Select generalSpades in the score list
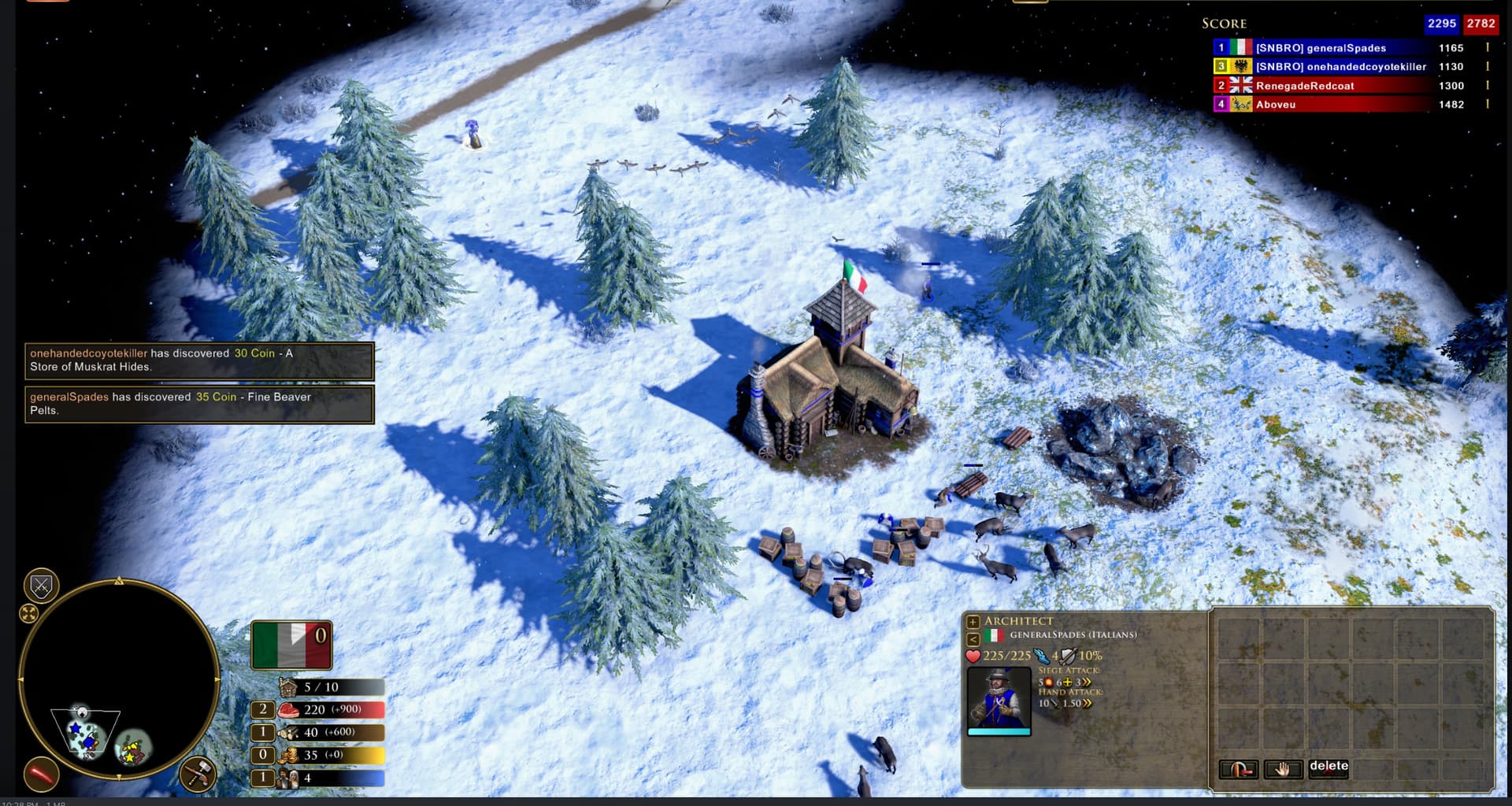 click(x=1321, y=48)
